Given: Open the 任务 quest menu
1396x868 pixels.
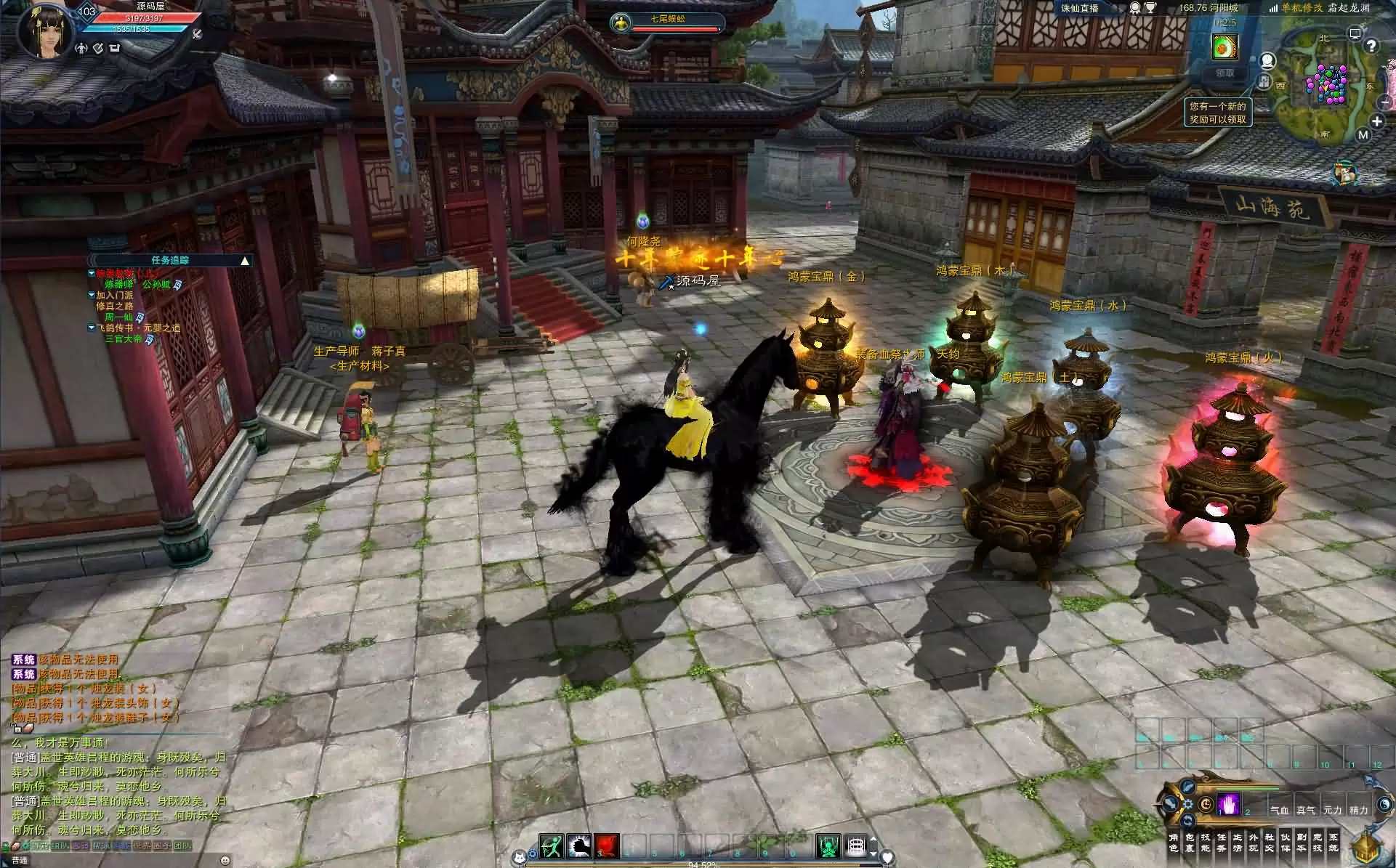Looking at the screenshot, I should coord(1222,843).
